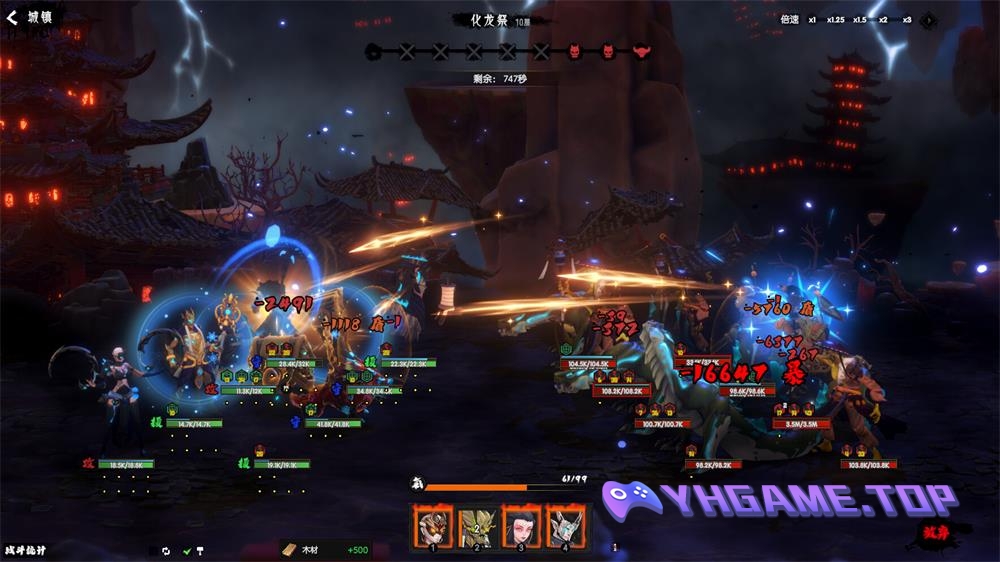Set battle speed to x3
Viewport: 1000px width, 562px height.
pyautogui.click(x=906, y=19)
